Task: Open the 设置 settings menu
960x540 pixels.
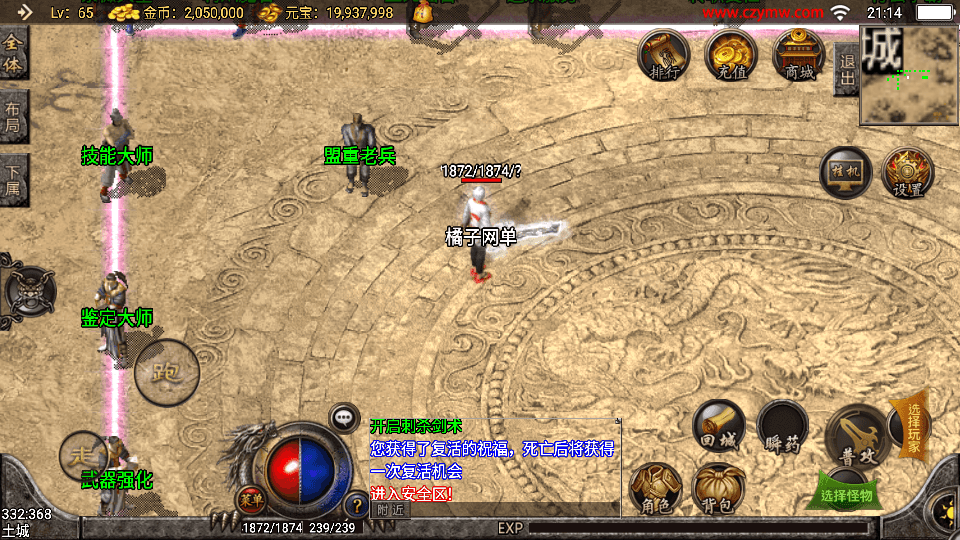Action: [x=908, y=173]
